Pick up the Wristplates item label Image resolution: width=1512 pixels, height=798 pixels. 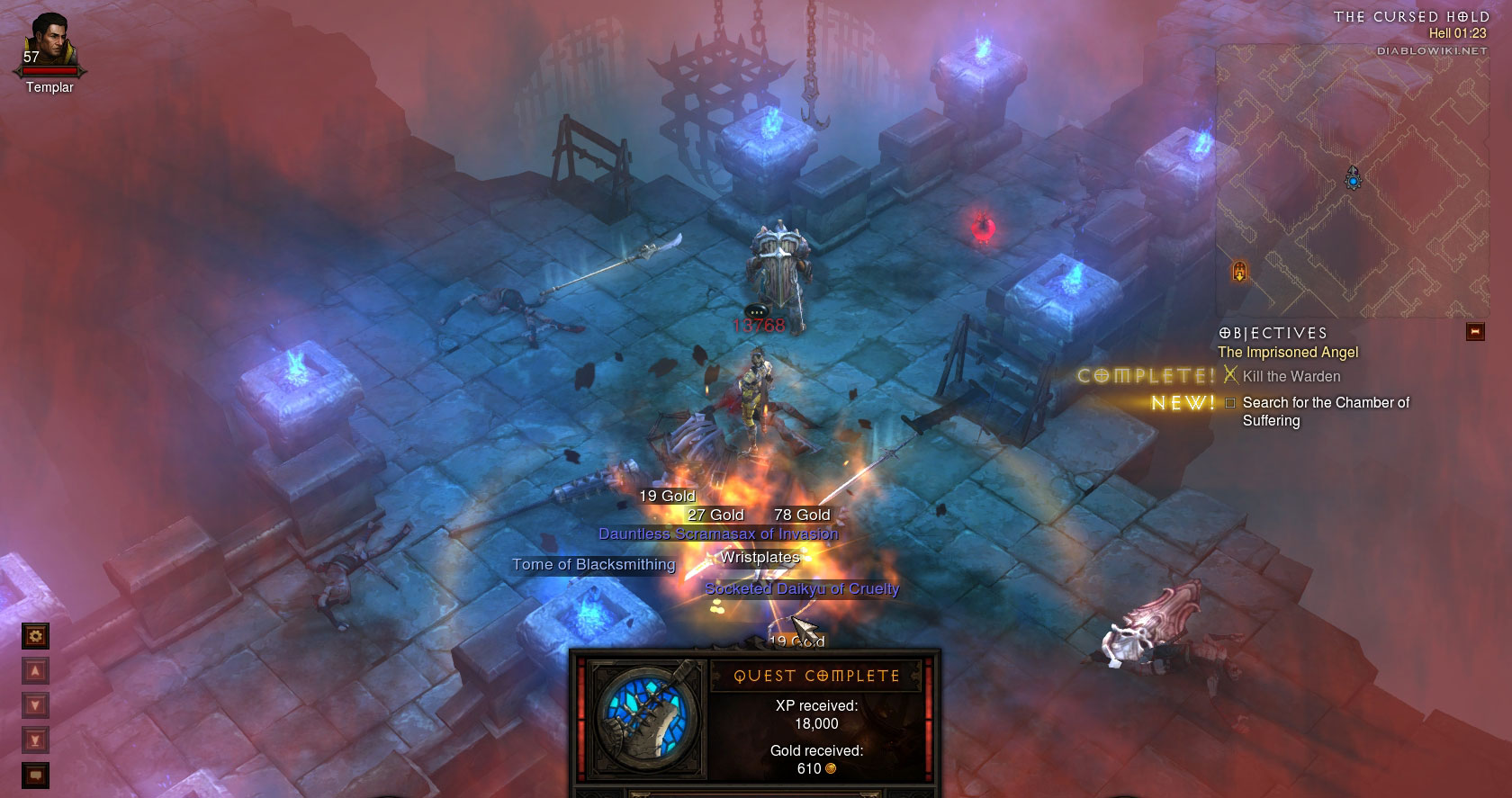tap(760, 558)
